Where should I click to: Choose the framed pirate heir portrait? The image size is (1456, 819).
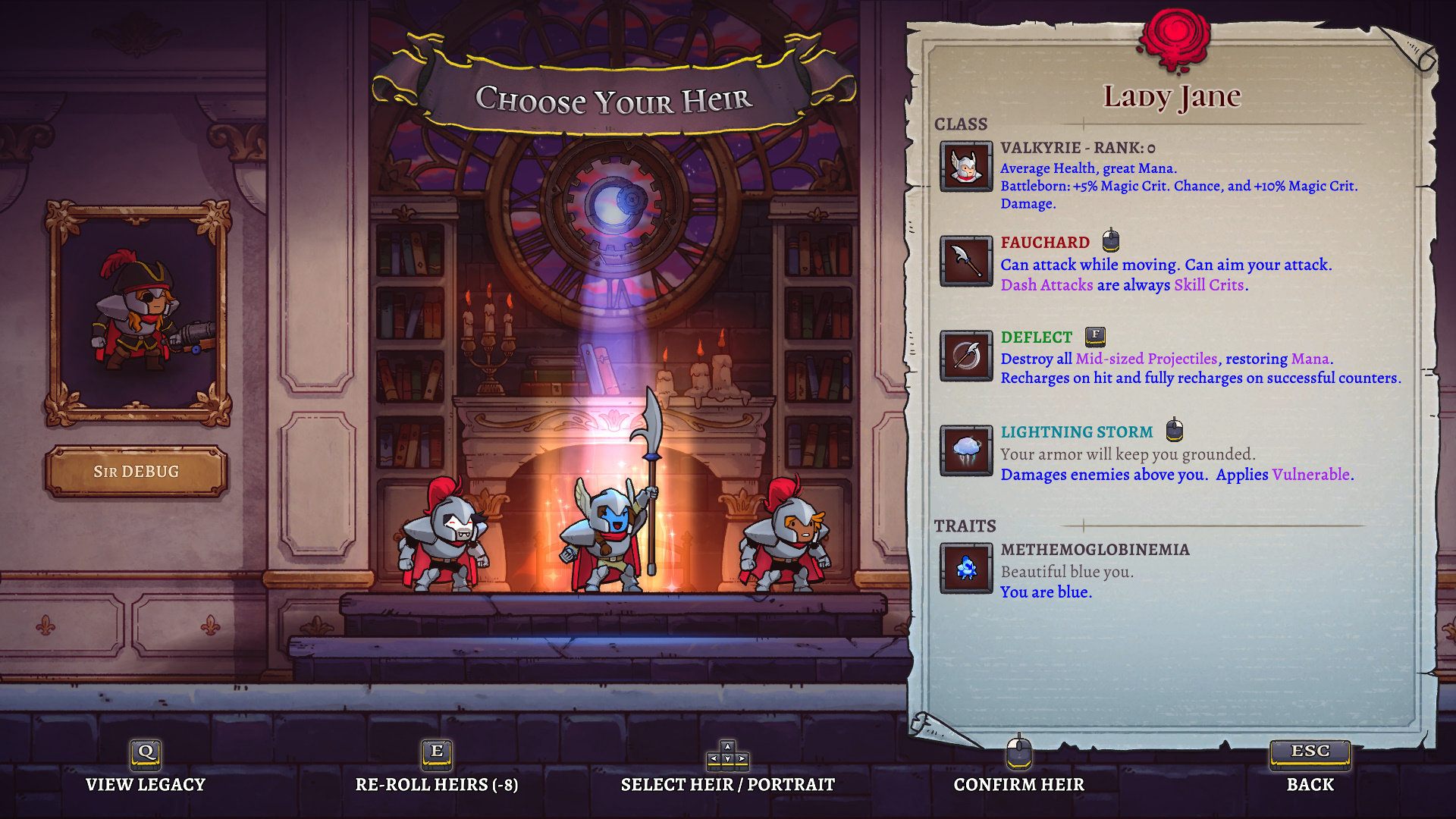[x=138, y=312]
